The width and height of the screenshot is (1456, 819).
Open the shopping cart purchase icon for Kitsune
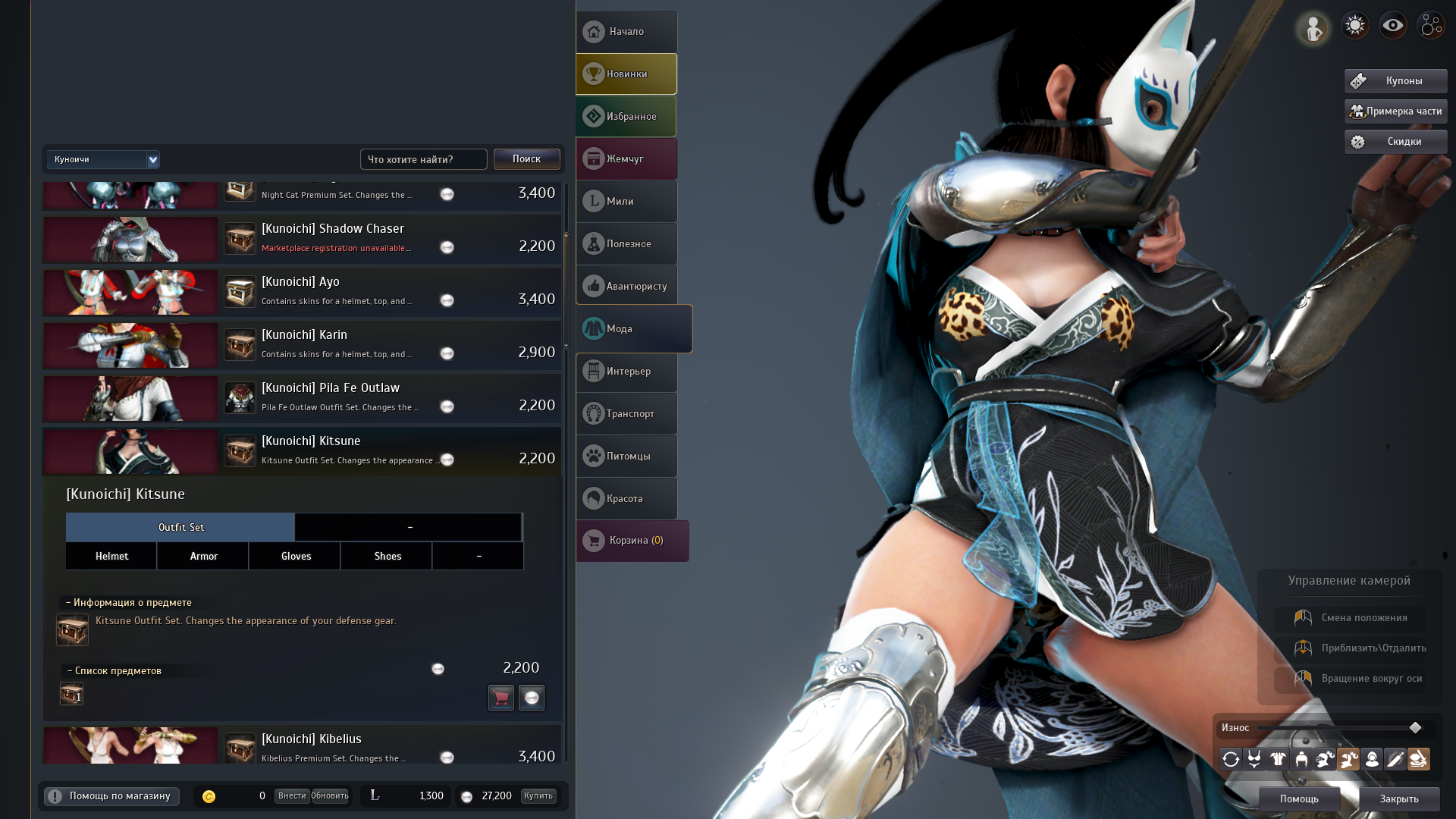[501, 698]
